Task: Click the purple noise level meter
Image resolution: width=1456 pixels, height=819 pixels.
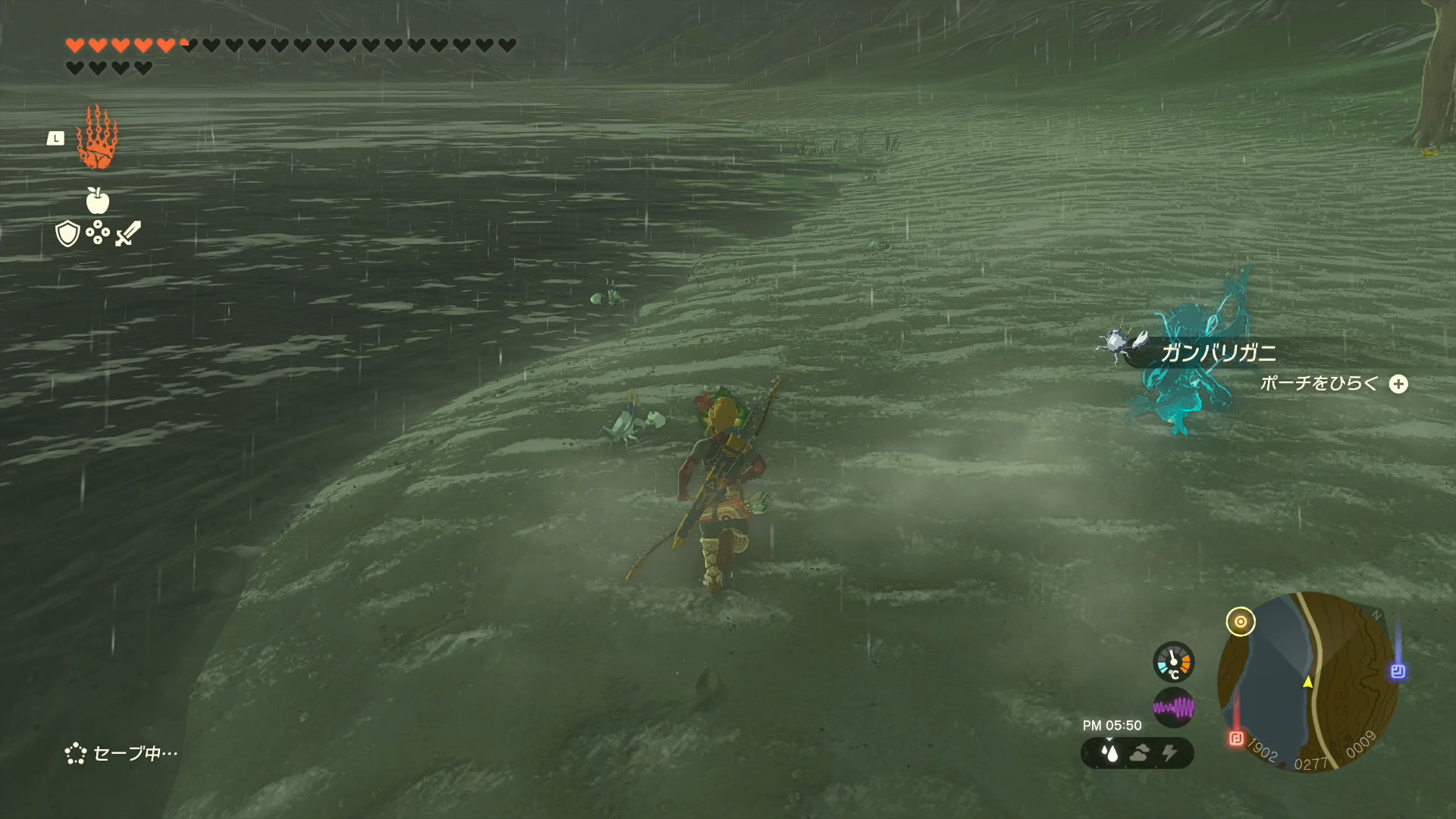Action: tap(1173, 708)
